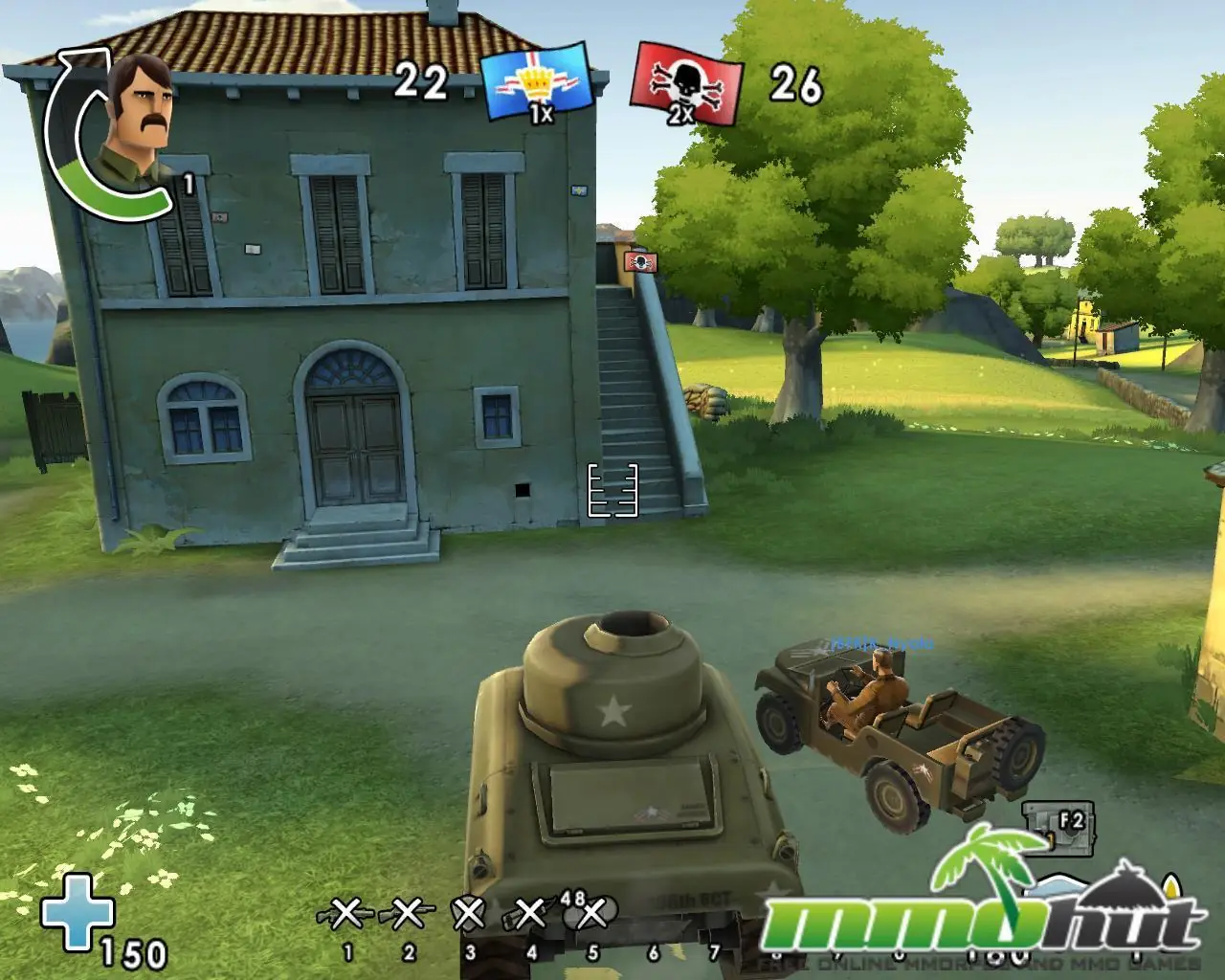Select the shotgun in slot 2

point(407,915)
